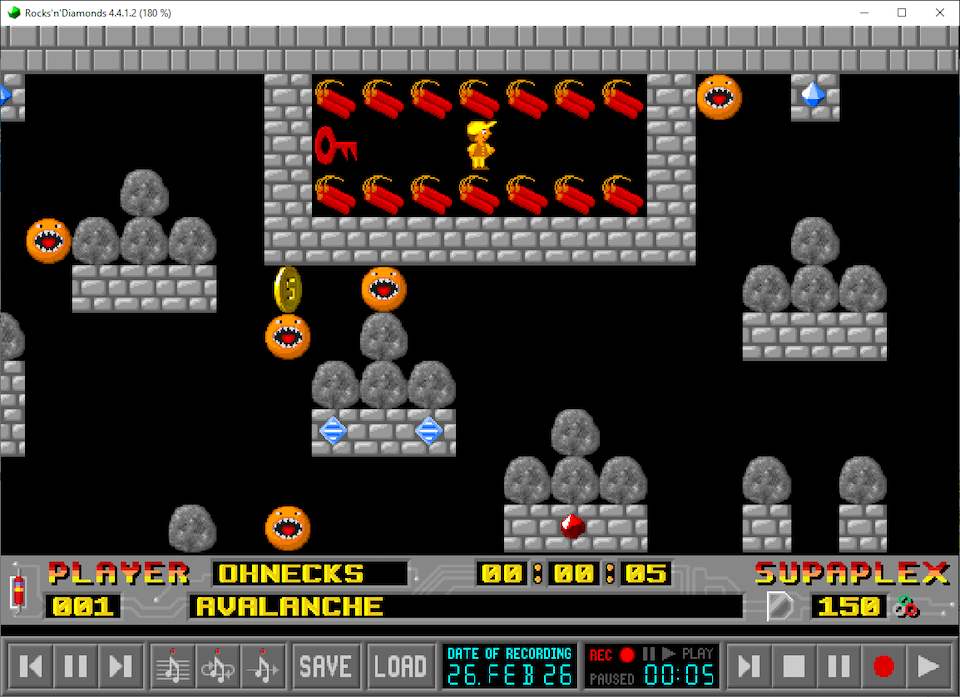Screen dimensions: 960x697
Task: Click the tape record button with red circle
Action: 883,665
